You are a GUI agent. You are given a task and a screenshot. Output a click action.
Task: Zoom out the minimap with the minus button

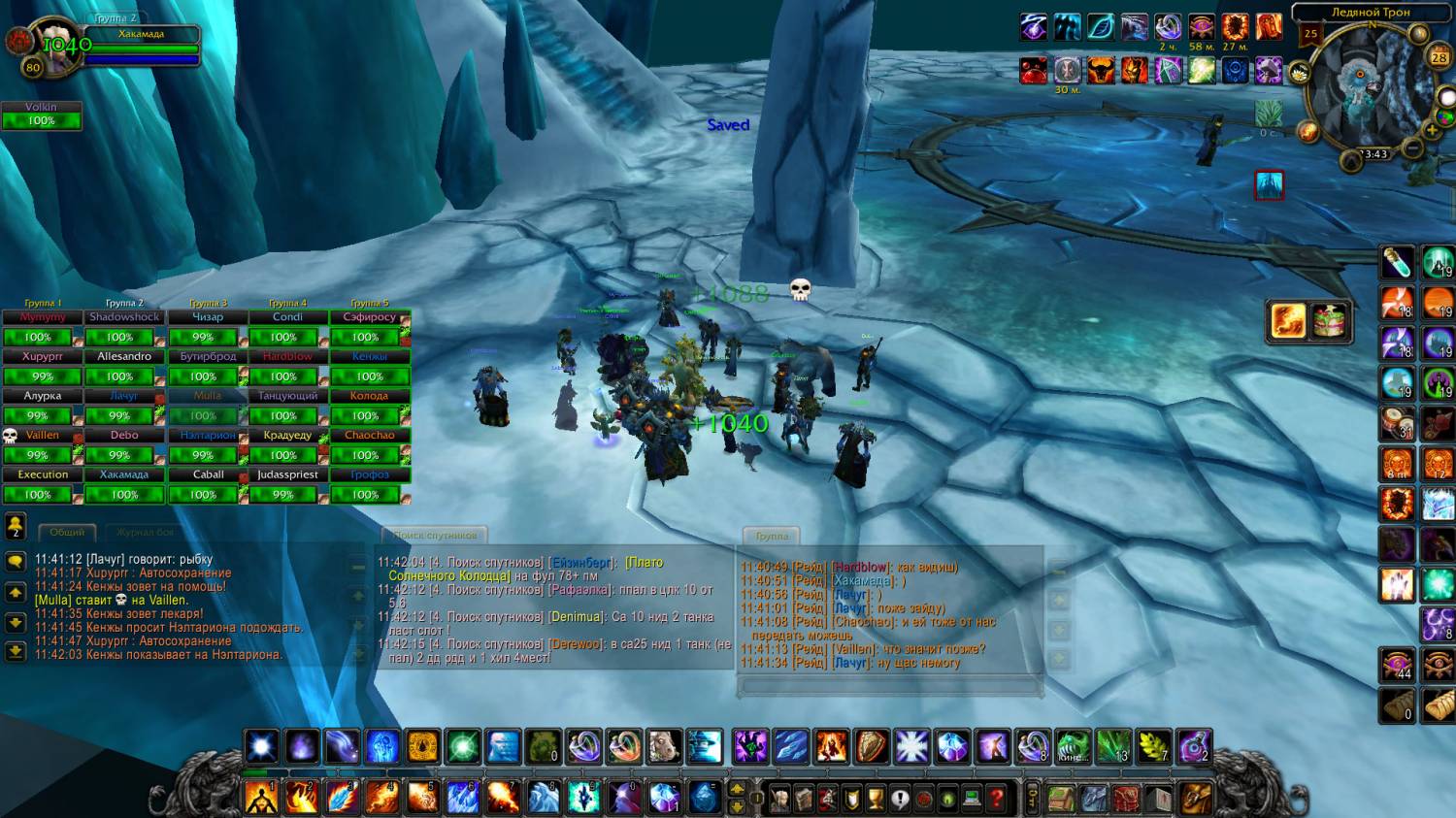(1413, 148)
